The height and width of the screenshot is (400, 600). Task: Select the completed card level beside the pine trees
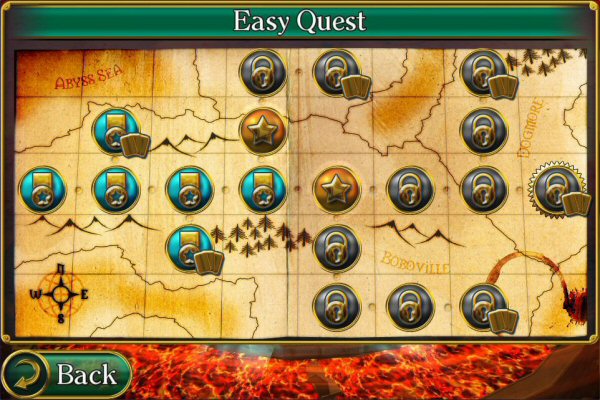[x=190, y=246]
